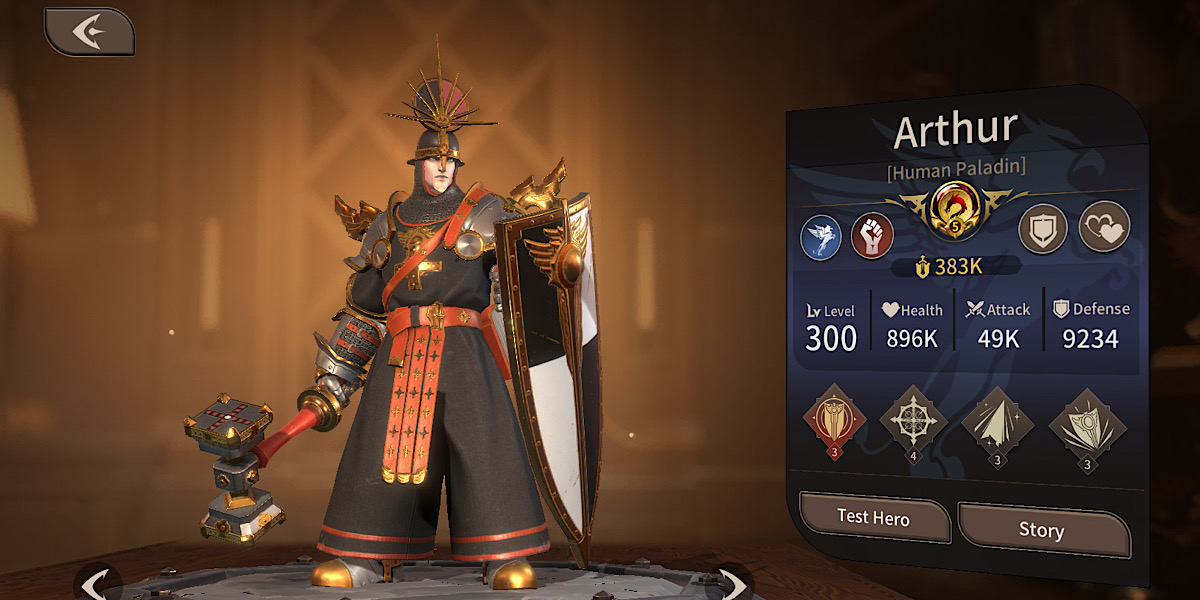Select the winged horse faction icon

tap(821, 237)
